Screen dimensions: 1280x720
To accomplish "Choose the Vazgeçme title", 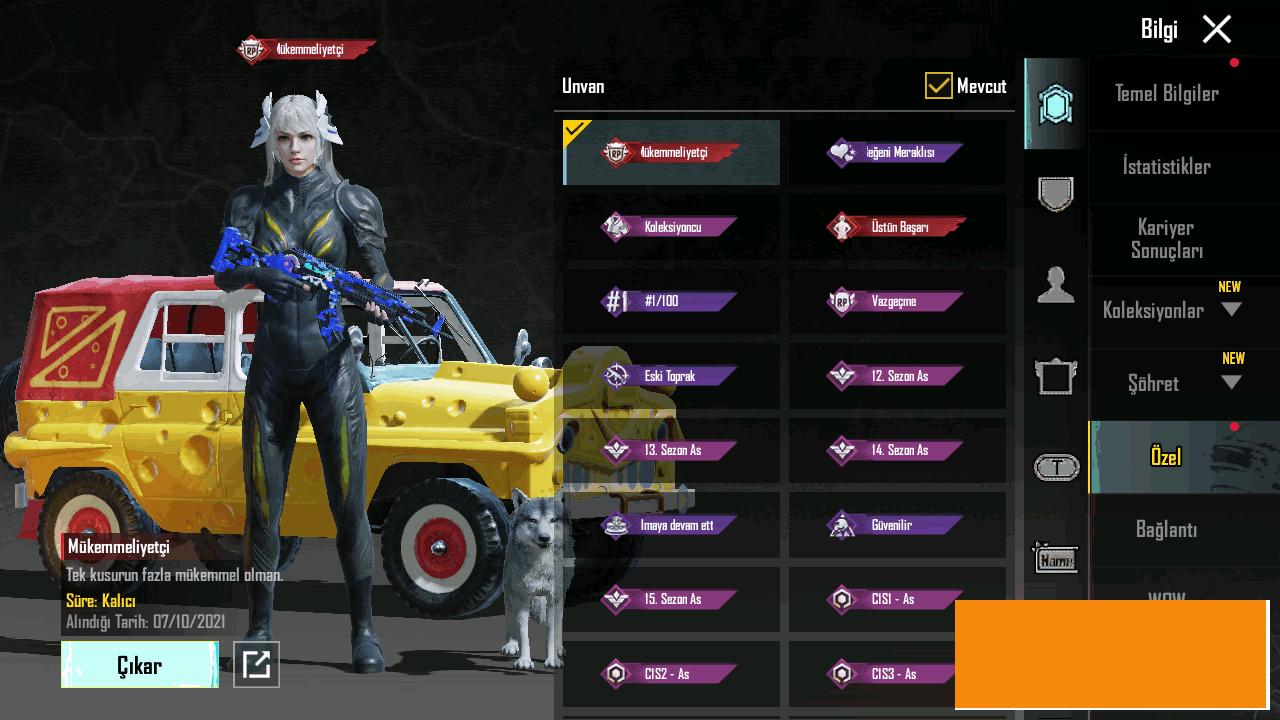I will tap(897, 301).
